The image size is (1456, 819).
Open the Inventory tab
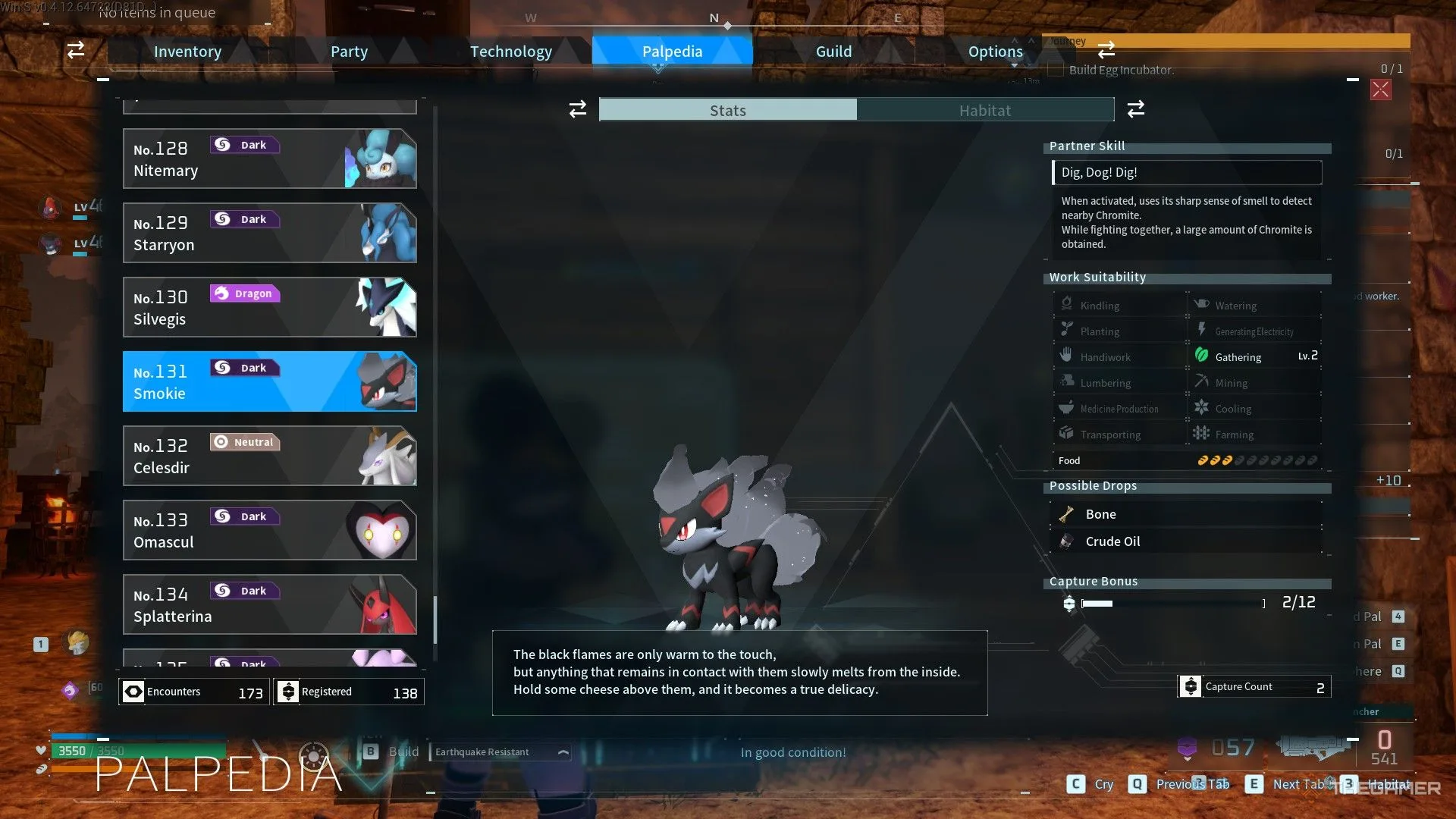[x=187, y=52]
